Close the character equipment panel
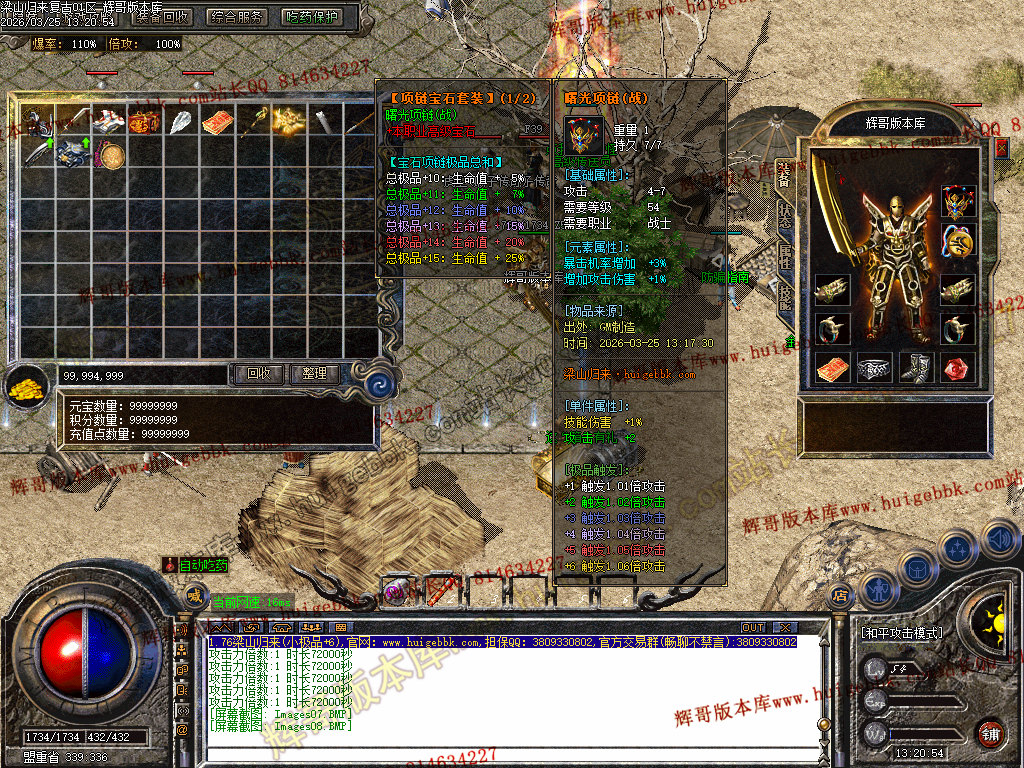Viewport: 1024px width, 768px height. click(1001, 147)
